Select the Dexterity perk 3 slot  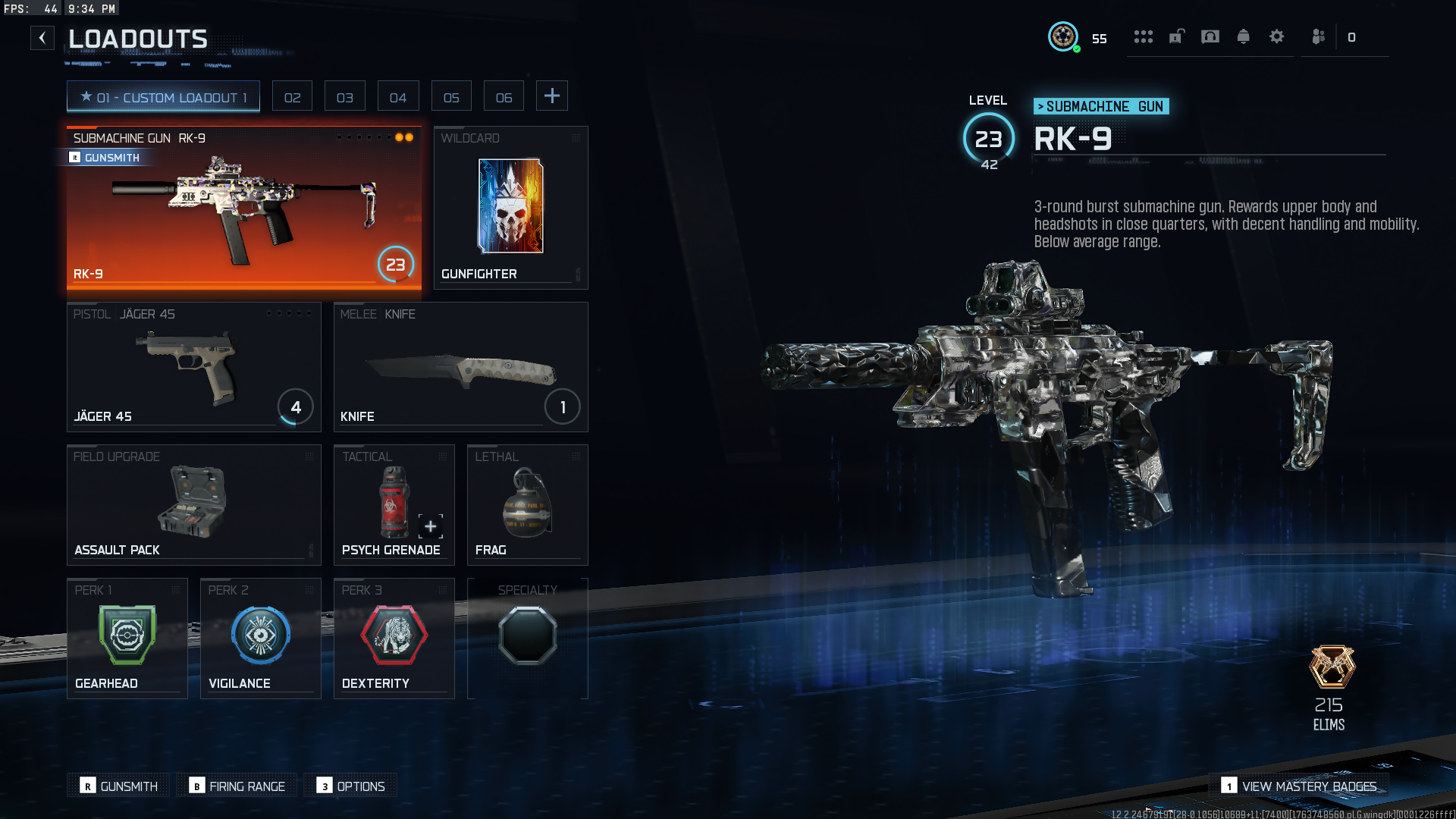394,639
